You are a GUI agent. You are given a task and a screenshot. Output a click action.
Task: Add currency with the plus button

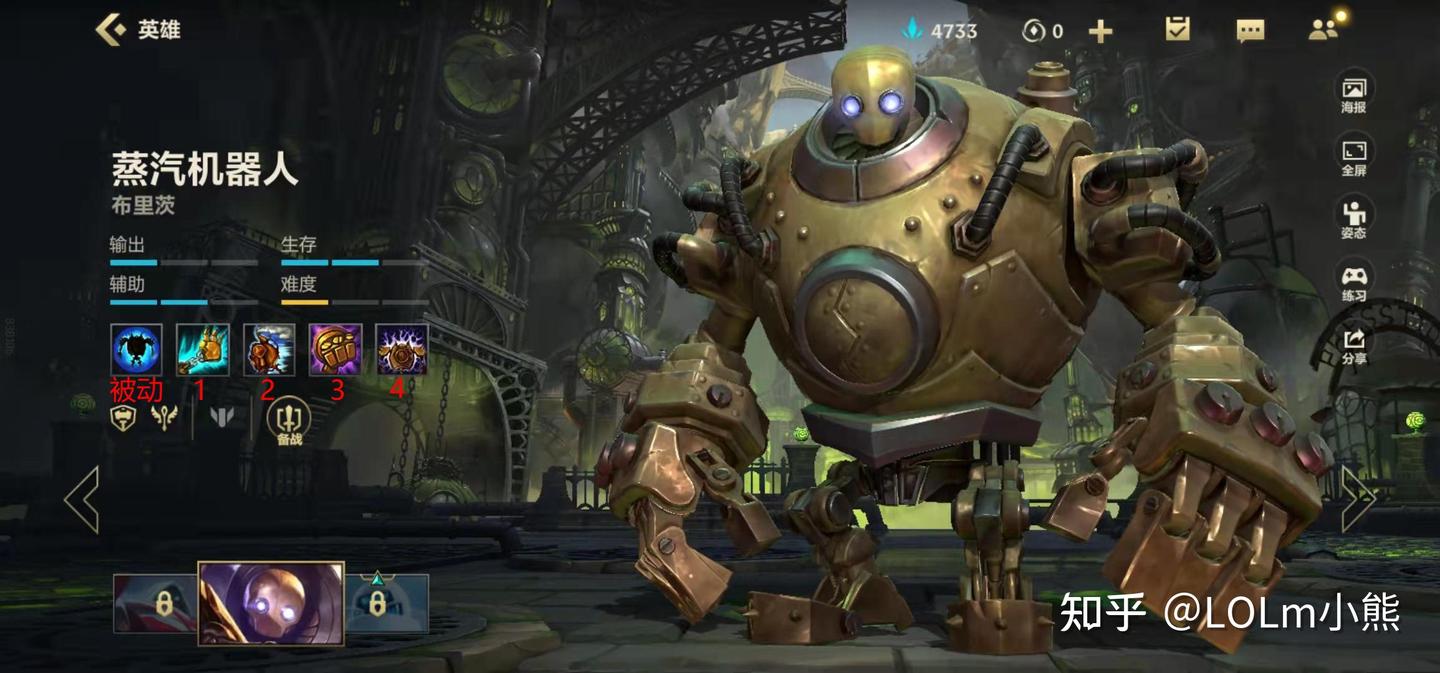tap(1100, 32)
